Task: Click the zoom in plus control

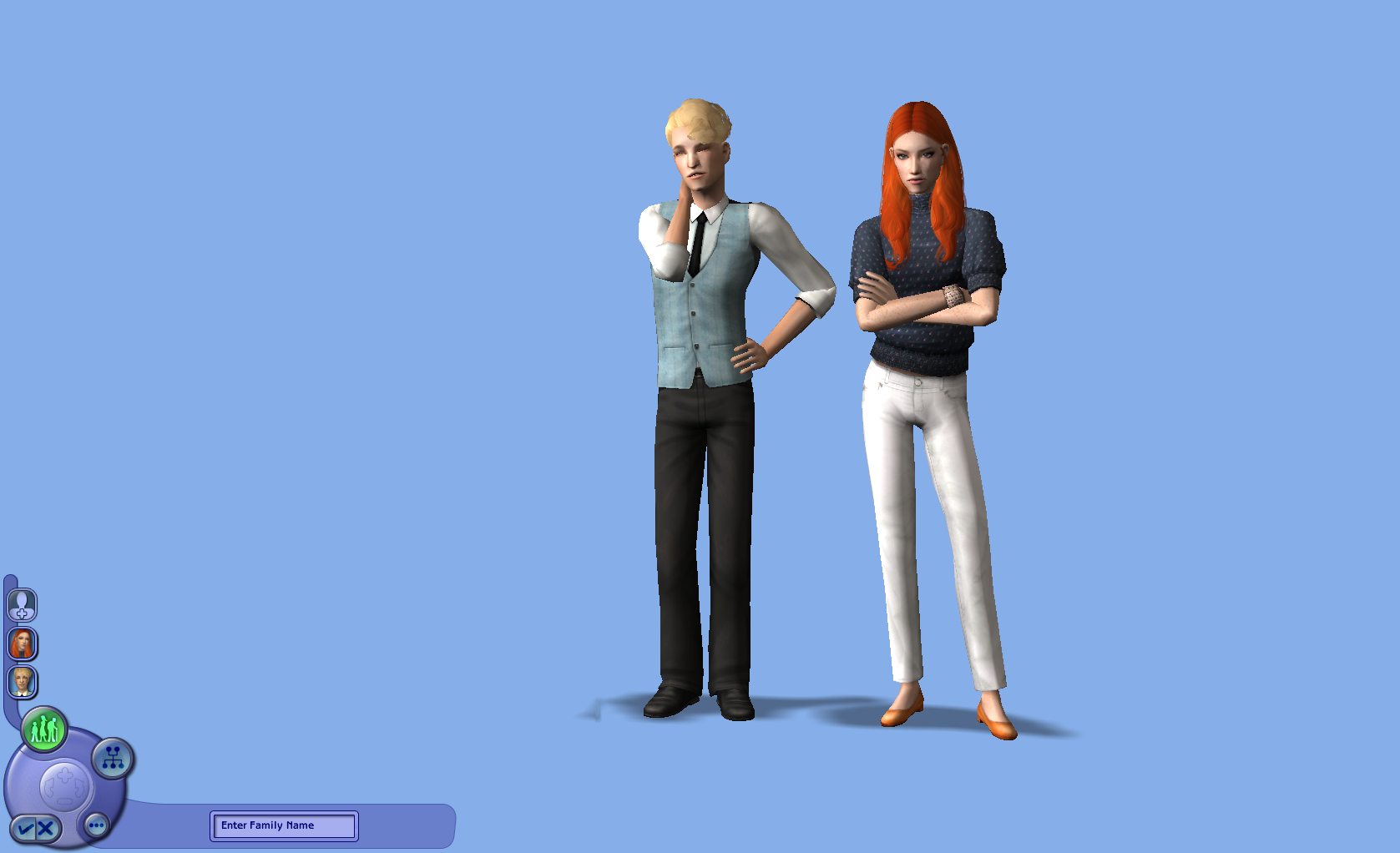Action: pos(63,775)
